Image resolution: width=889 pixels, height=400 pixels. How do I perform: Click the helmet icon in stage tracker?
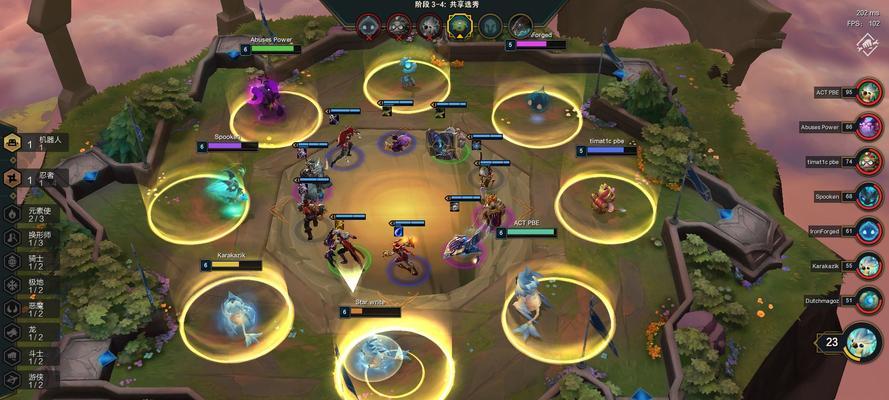point(490,25)
